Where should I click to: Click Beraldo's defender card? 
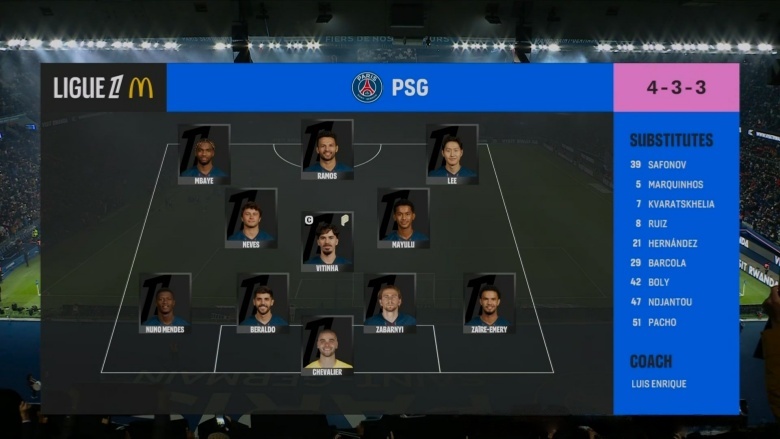click(x=262, y=303)
